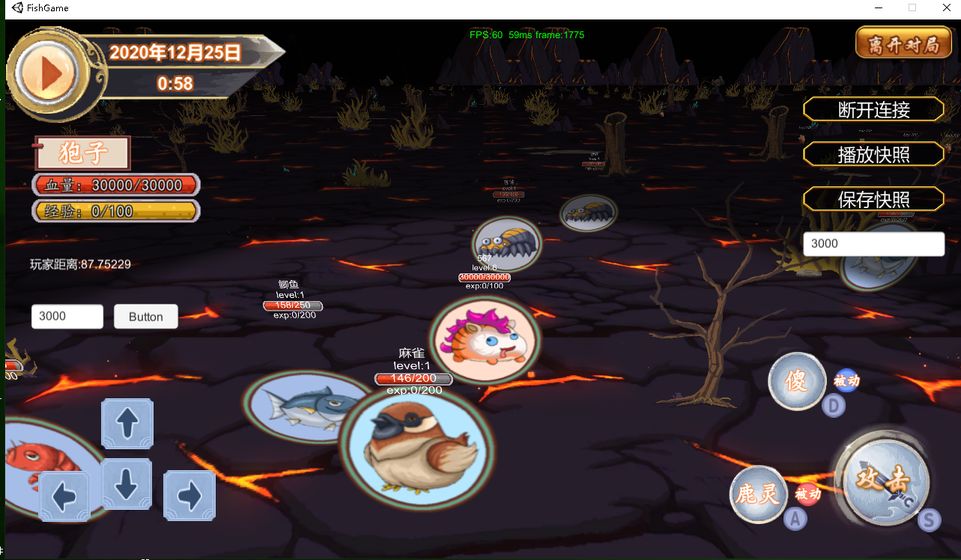This screenshot has width=961, height=560.
Task: Tap the down arrow movement pad
Action: 127,484
